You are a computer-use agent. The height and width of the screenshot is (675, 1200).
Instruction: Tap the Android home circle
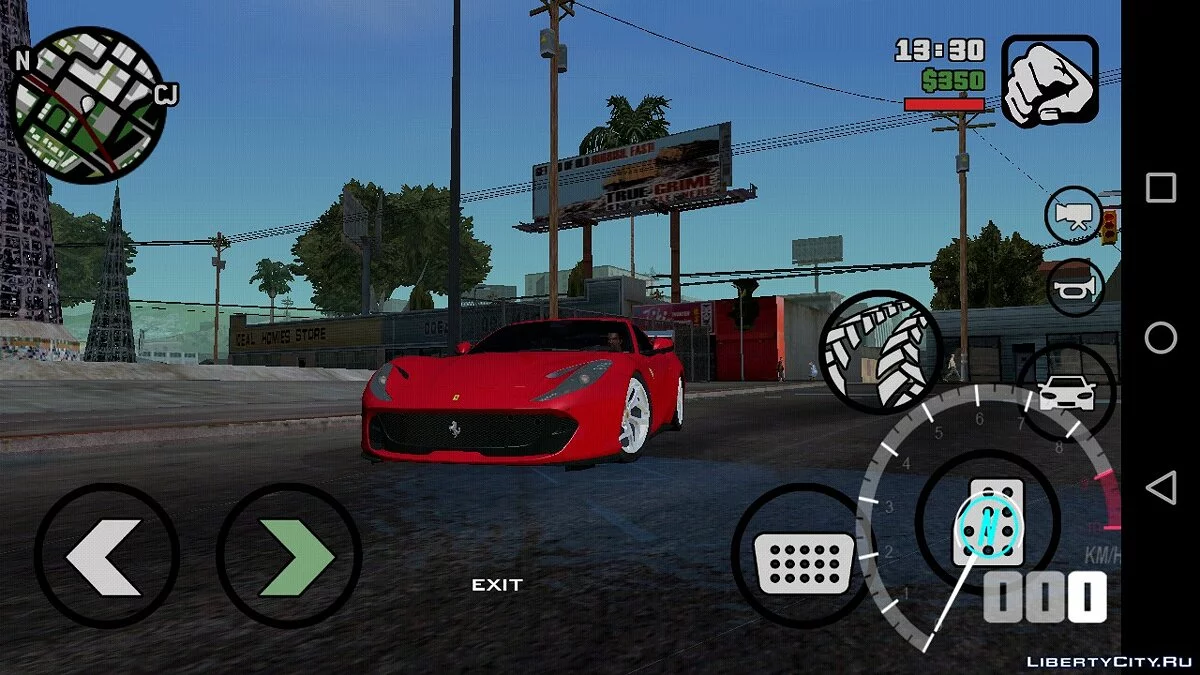1160,338
